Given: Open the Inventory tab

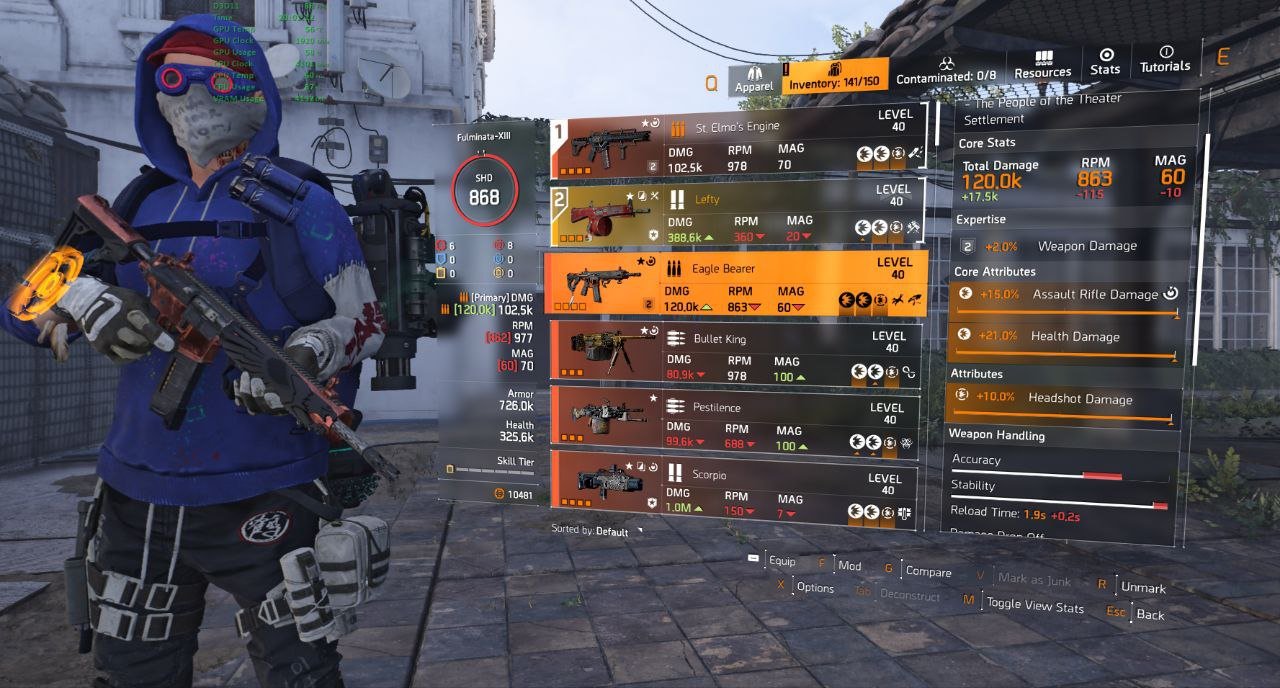Looking at the screenshot, I should [834, 77].
